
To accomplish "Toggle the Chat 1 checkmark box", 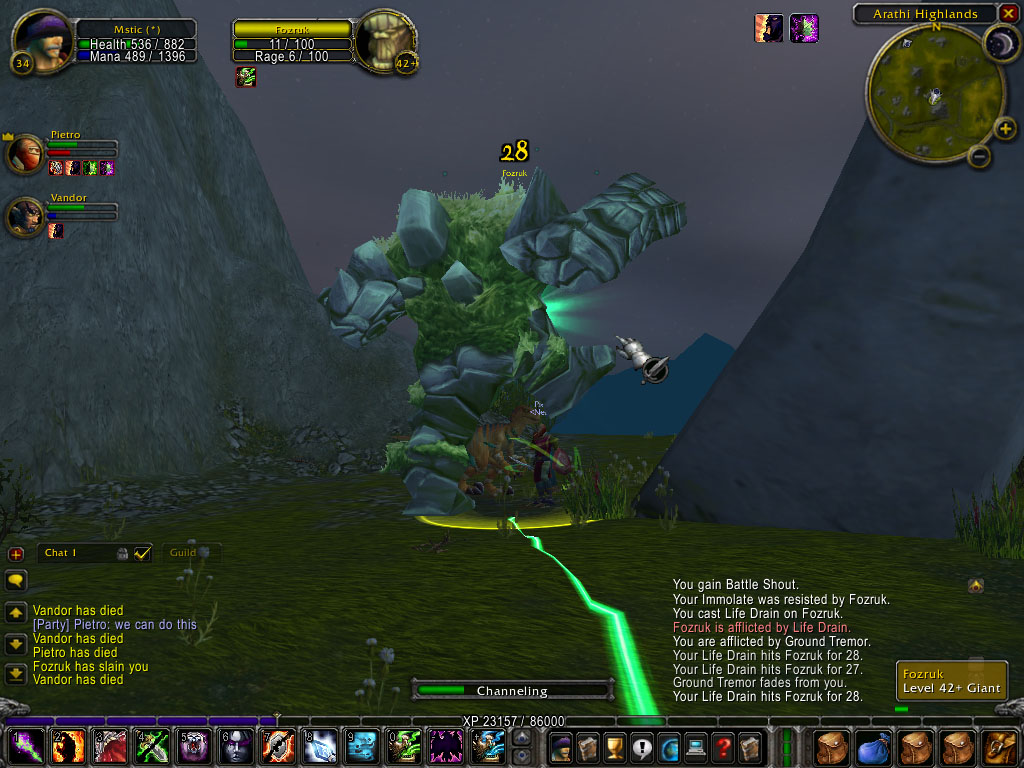I will click(142, 553).
